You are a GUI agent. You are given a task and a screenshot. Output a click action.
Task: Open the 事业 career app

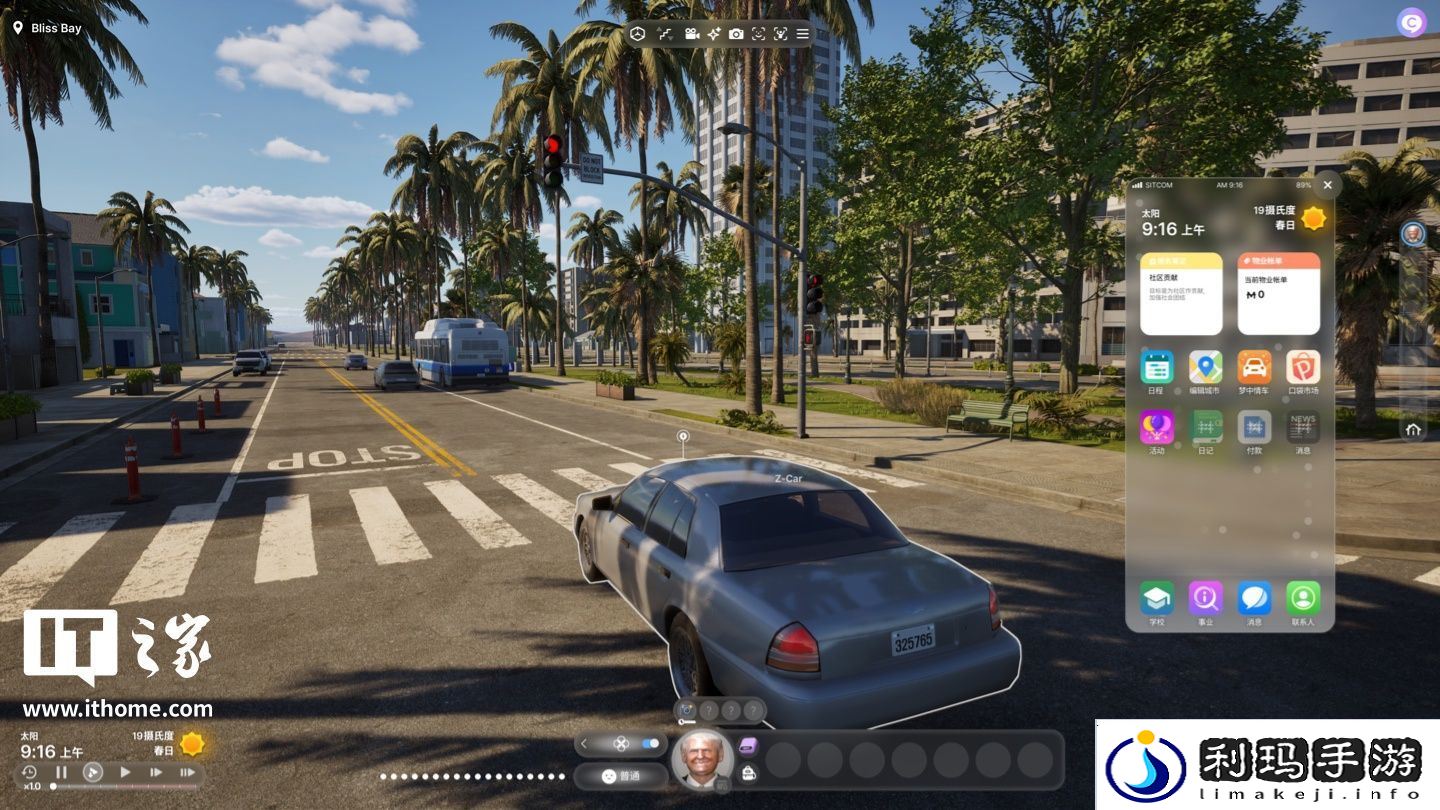tap(1205, 598)
